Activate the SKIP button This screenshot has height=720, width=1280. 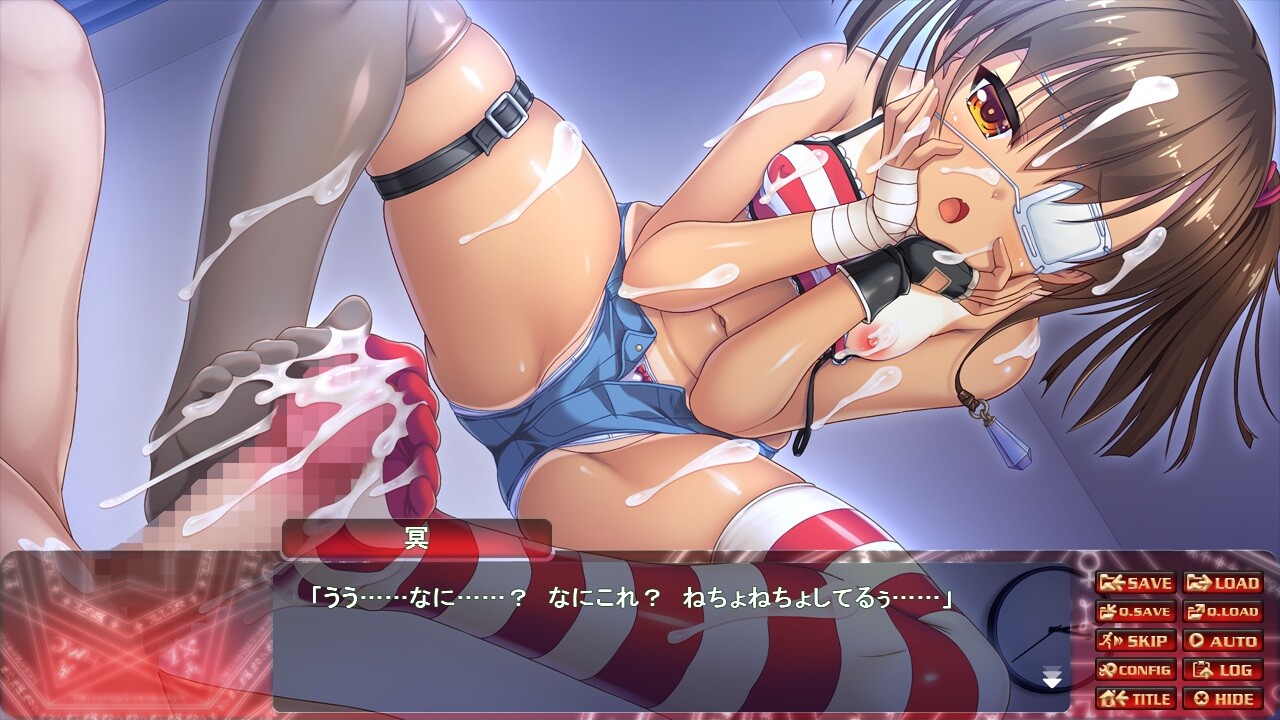pyautogui.click(x=1135, y=641)
